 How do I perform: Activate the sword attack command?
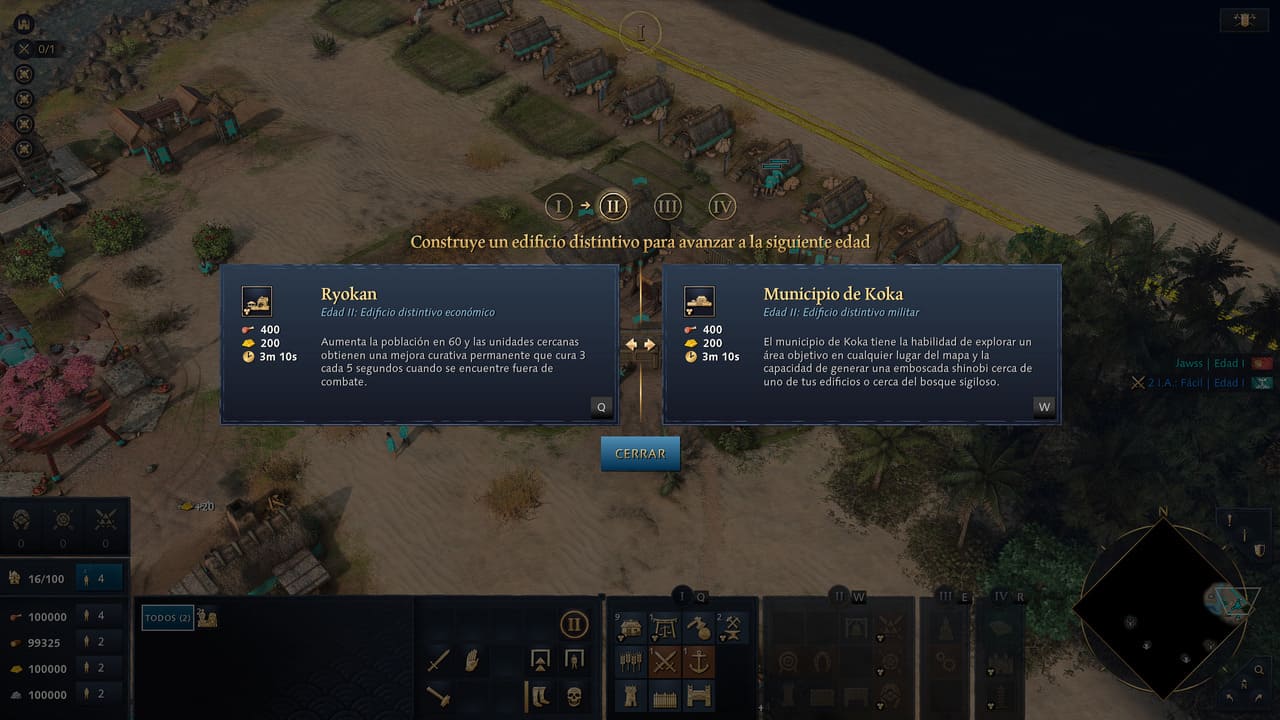coord(438,661)
